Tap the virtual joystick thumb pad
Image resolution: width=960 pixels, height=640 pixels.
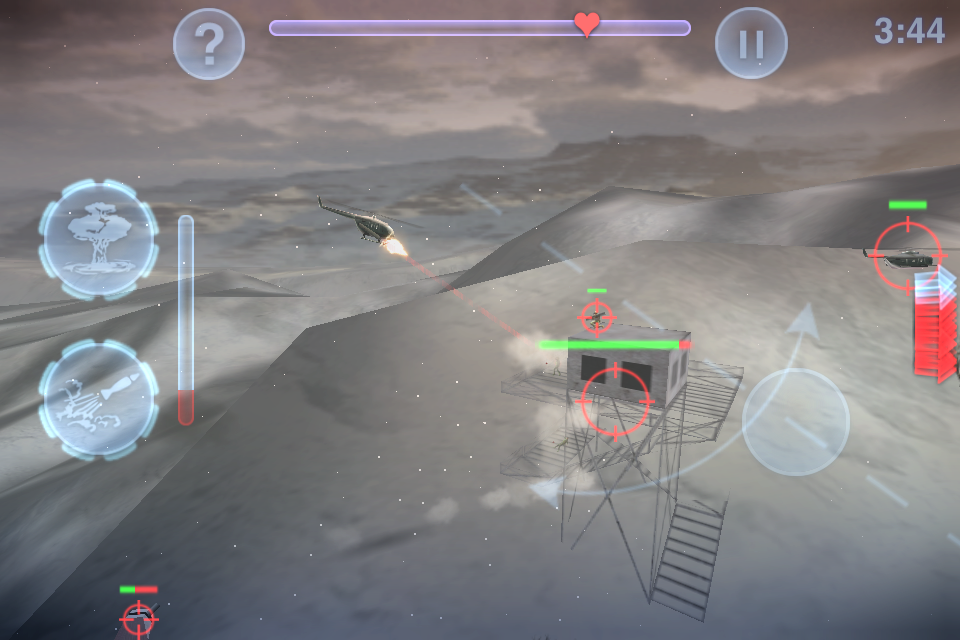[796, 421]
